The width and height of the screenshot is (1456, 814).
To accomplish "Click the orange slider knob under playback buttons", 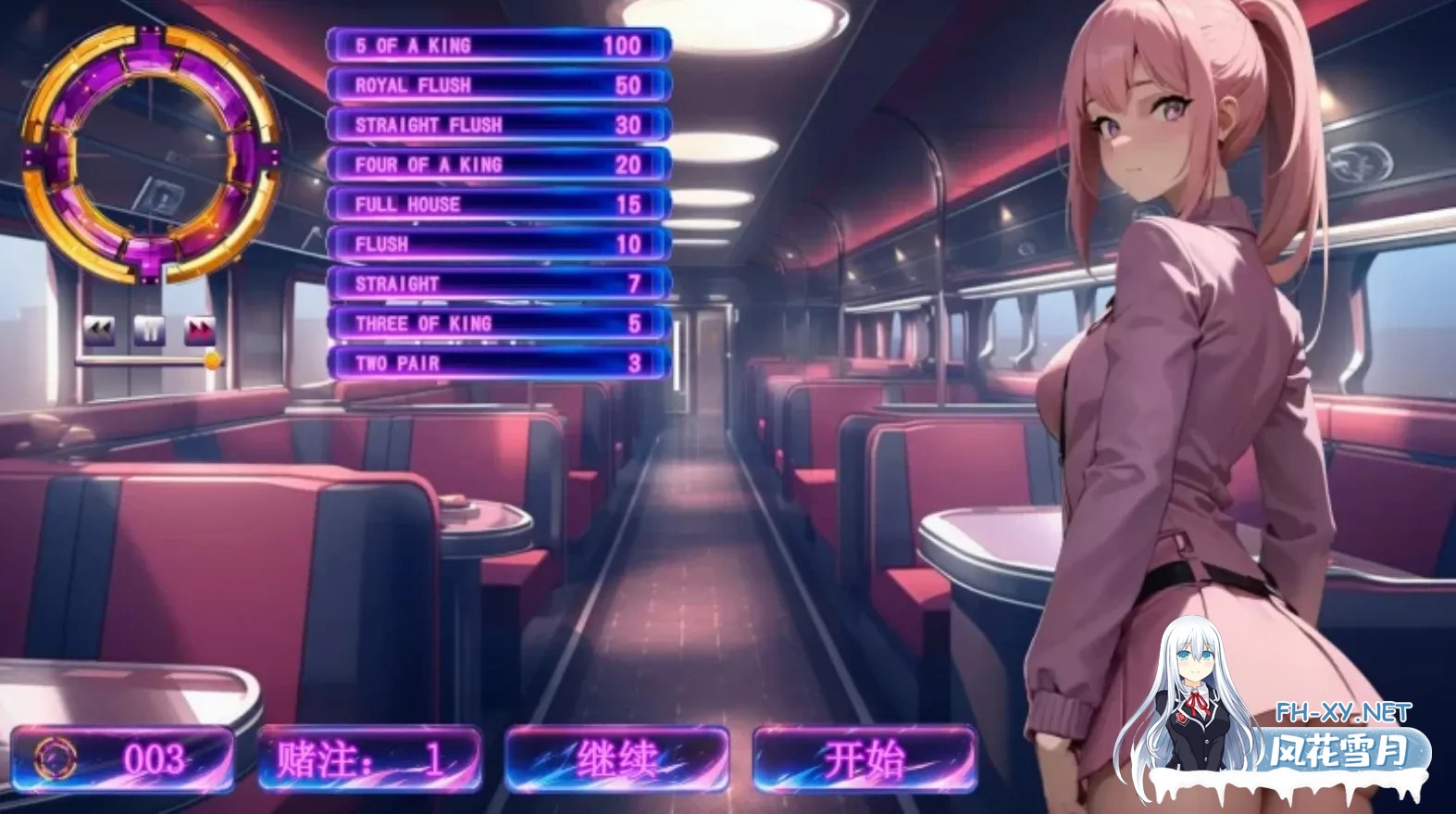I will pos(213,360).
